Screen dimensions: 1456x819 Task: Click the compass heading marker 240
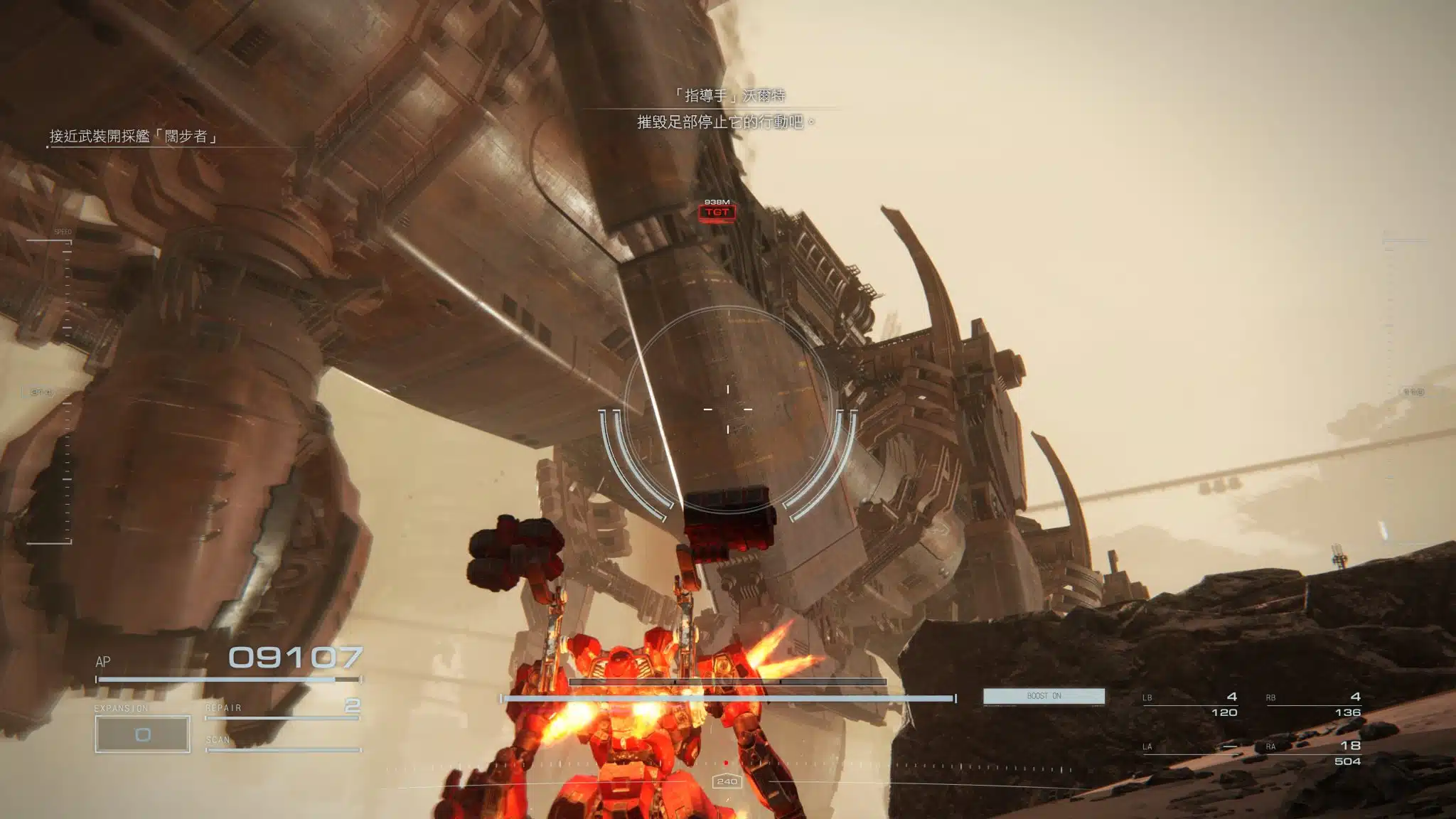(x=727, y=781)
